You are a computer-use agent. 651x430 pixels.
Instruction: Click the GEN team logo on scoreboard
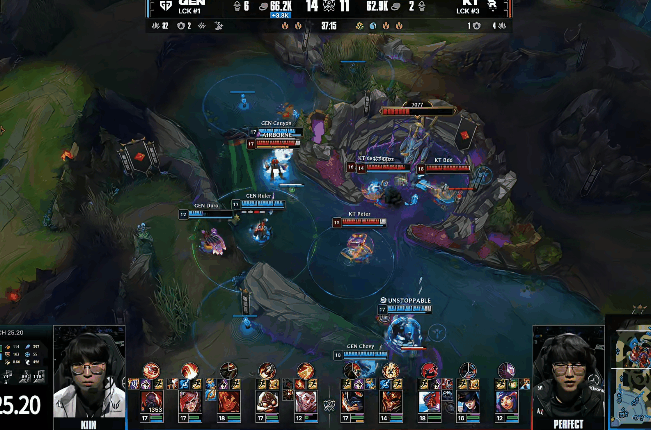coord(166,7)
